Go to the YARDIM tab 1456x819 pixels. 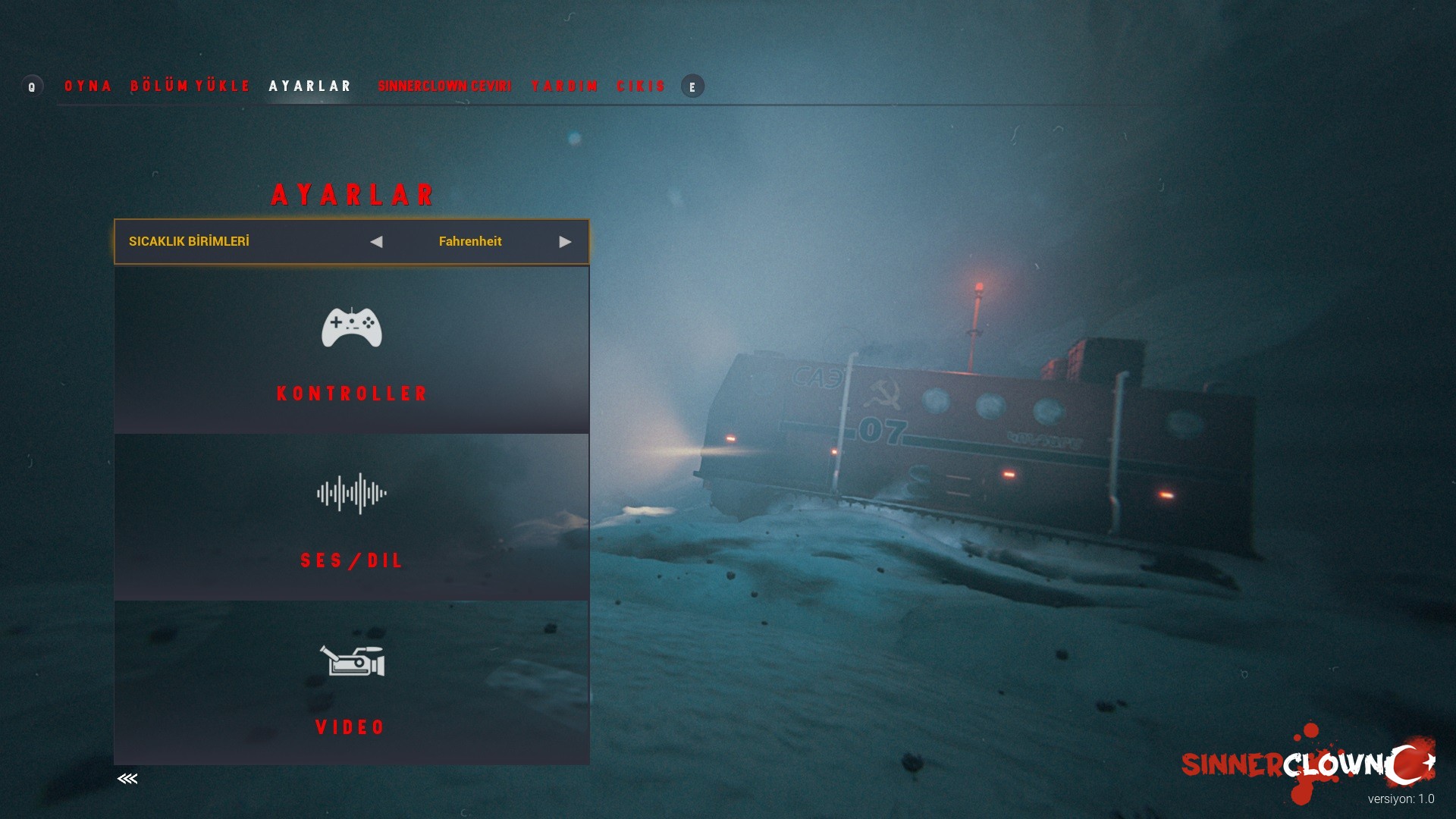(x=565, y=86)
